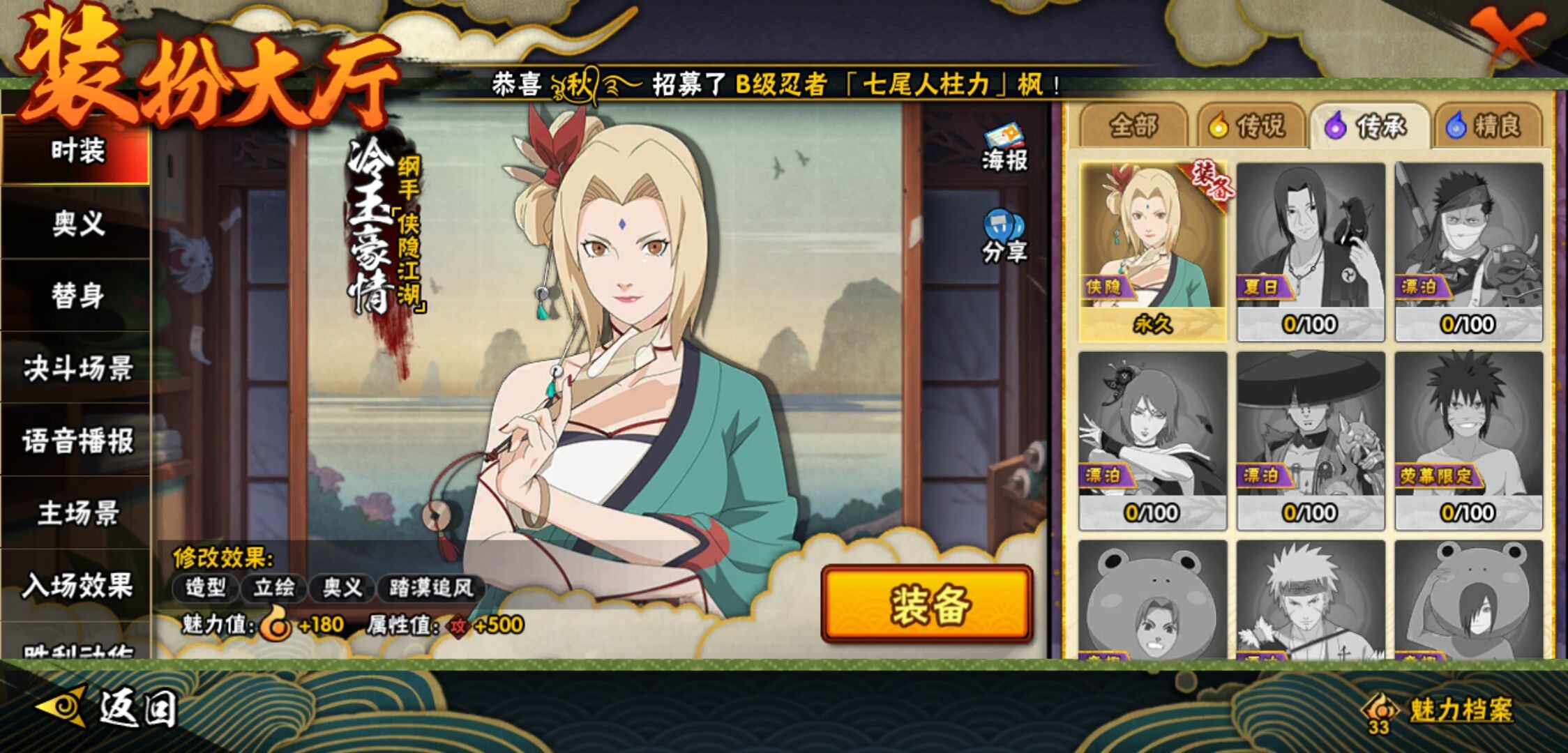The height and width of the screenshot is (753, 1568).
Task: Select the equipped Tsunade 侠隐 costume thumbnail
Action: [1152, 251]
